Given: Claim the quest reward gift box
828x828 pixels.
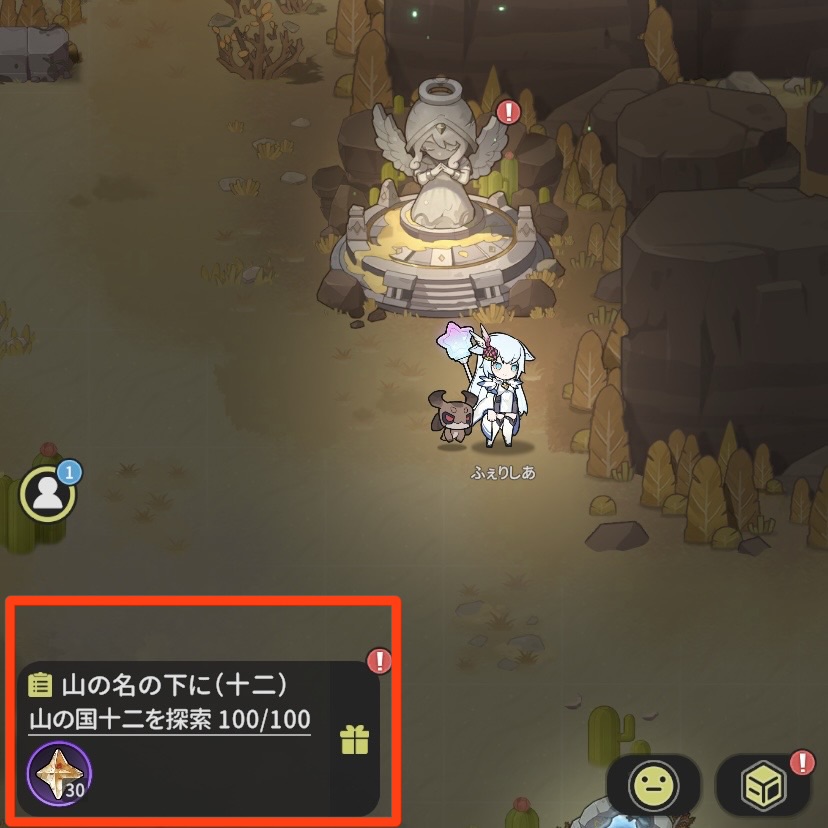Looking at the screenshot, I should [x=355, y=740].
